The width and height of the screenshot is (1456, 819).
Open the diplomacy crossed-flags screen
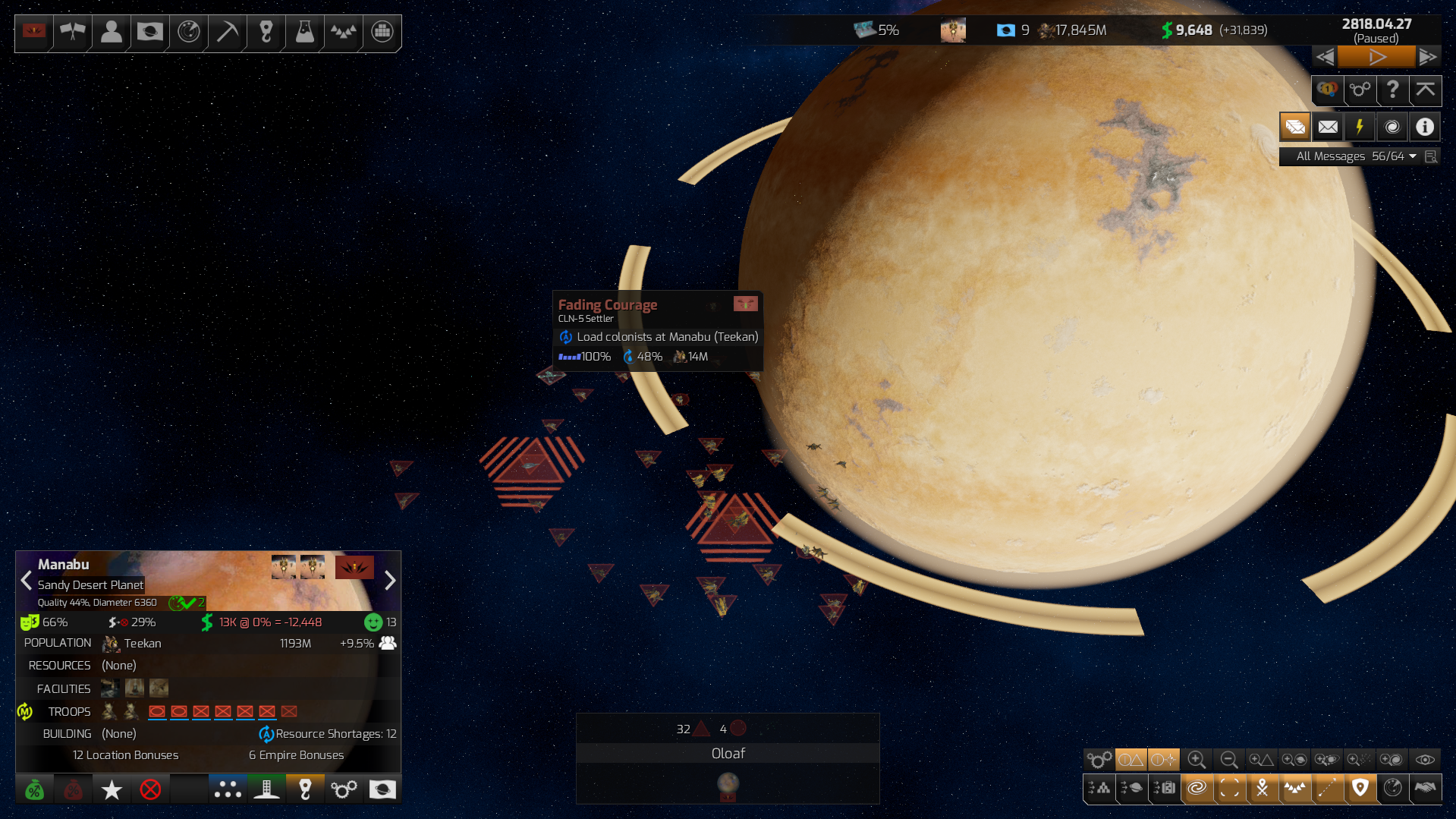pos(73,32)
